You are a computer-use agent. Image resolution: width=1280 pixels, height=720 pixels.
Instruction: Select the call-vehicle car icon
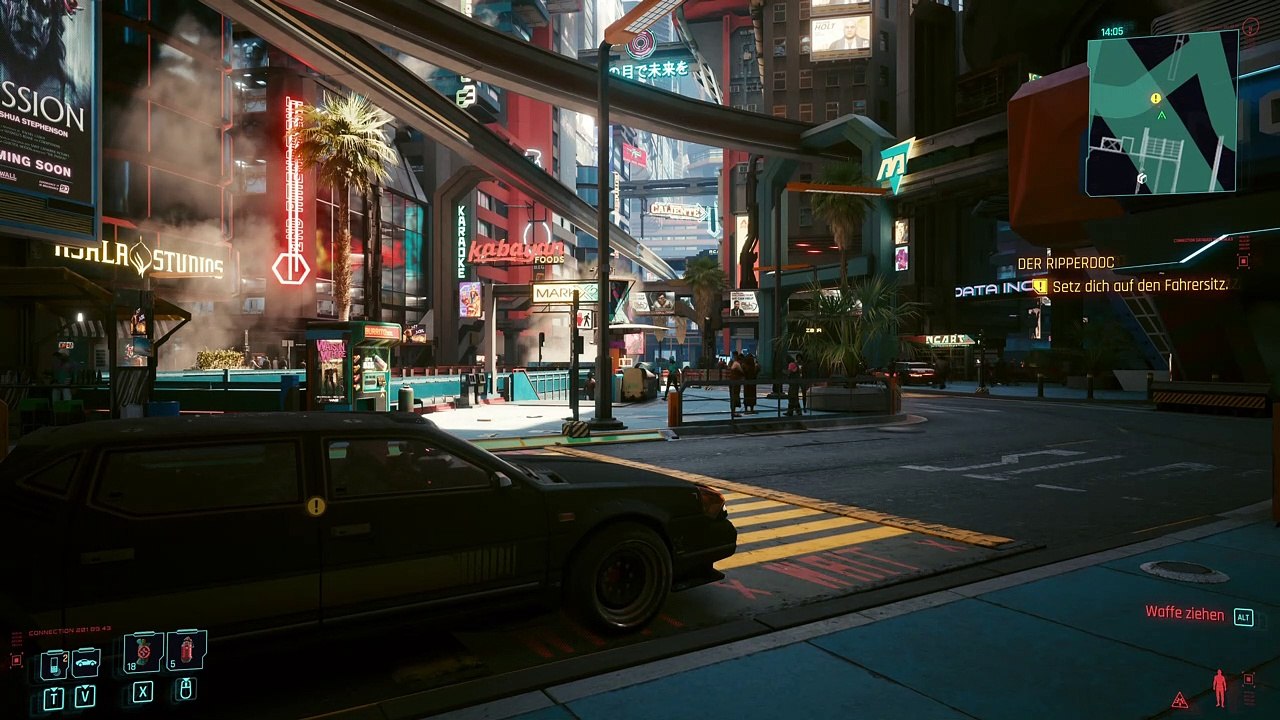click(86, 662)
